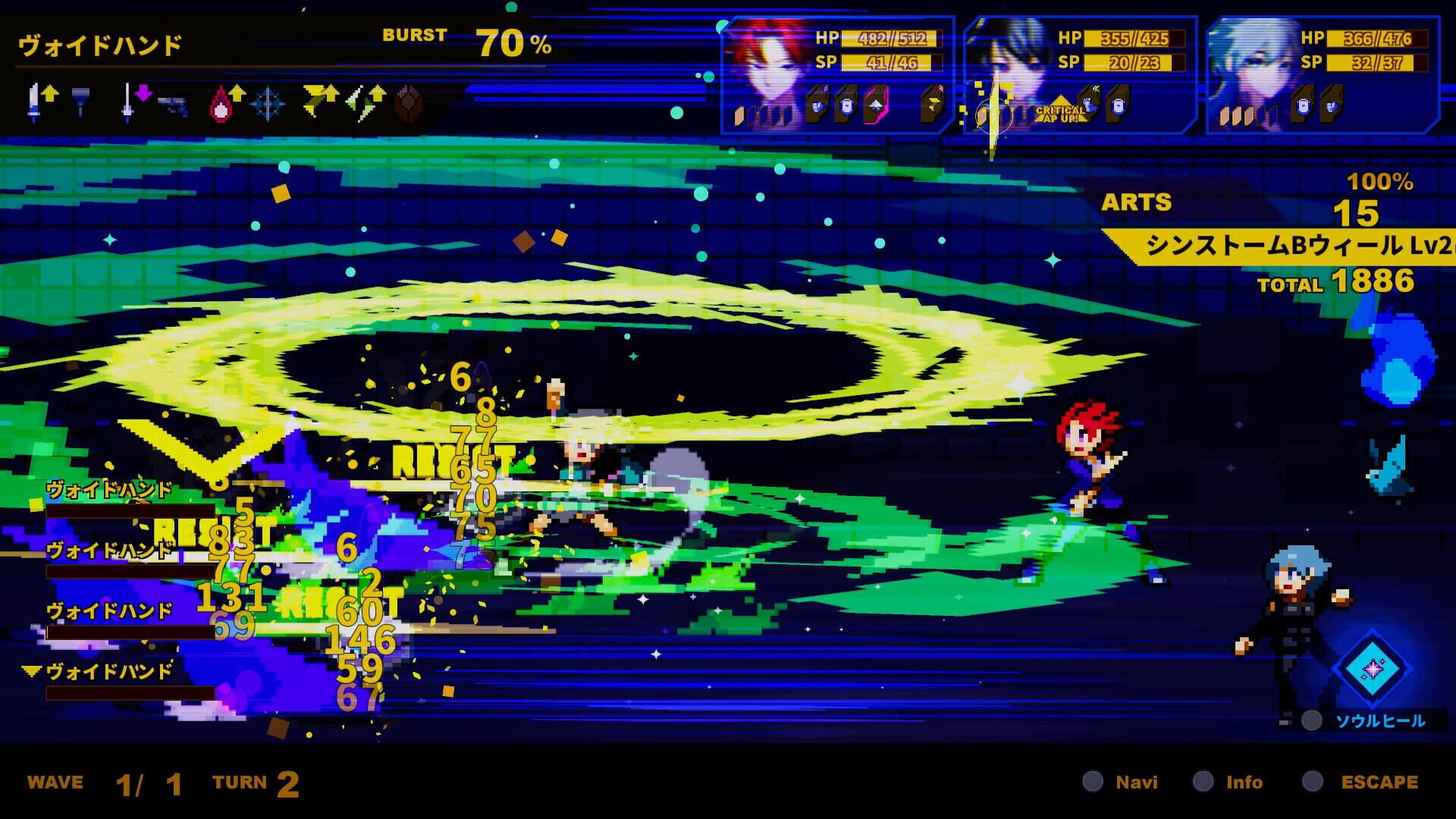The height and width of the screenshot is (819, 1456).
Task: Click the purple sword attack-down debuff icon
Action: pos(135,99)
